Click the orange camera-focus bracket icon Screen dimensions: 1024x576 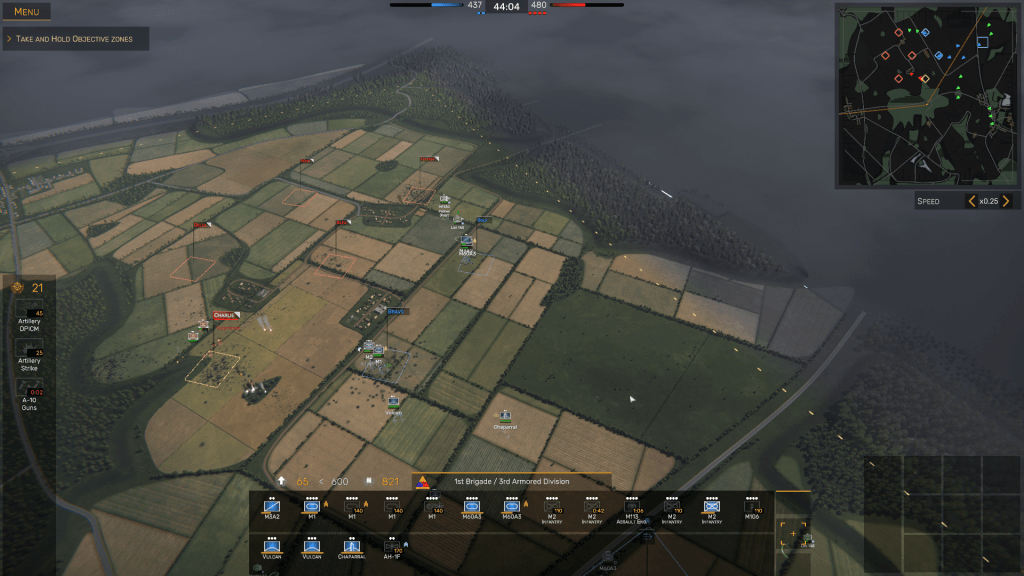[793, 532]
